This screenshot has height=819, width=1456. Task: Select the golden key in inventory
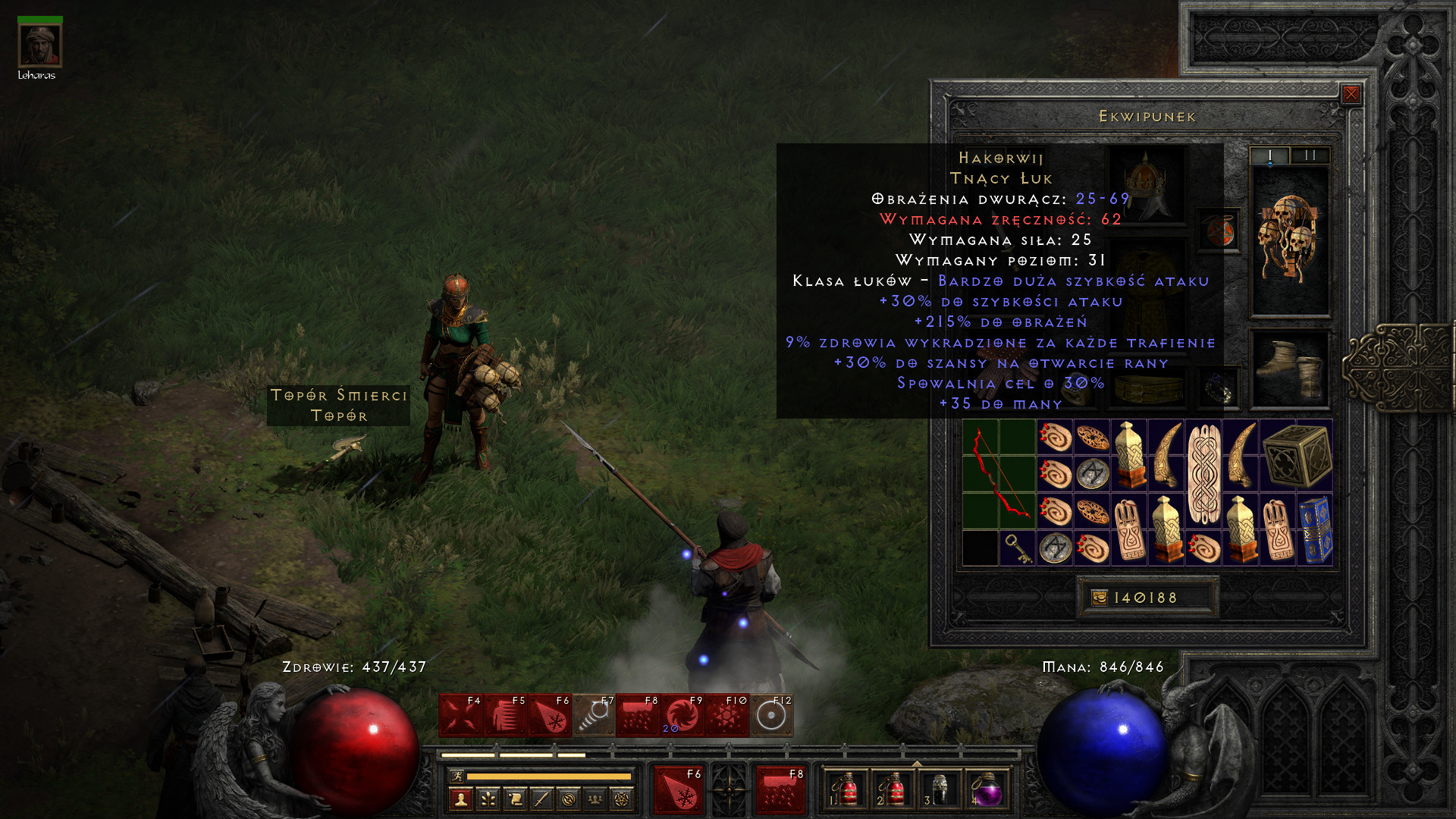coord(1017,548)
